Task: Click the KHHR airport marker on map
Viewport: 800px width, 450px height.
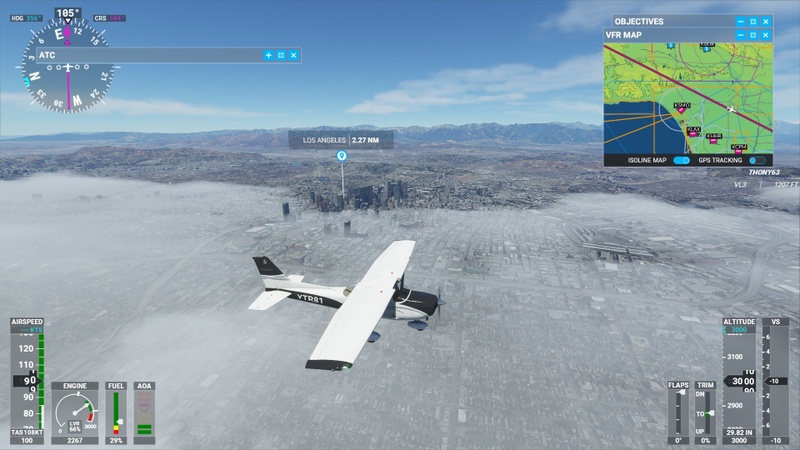Action: click(713, 141)
